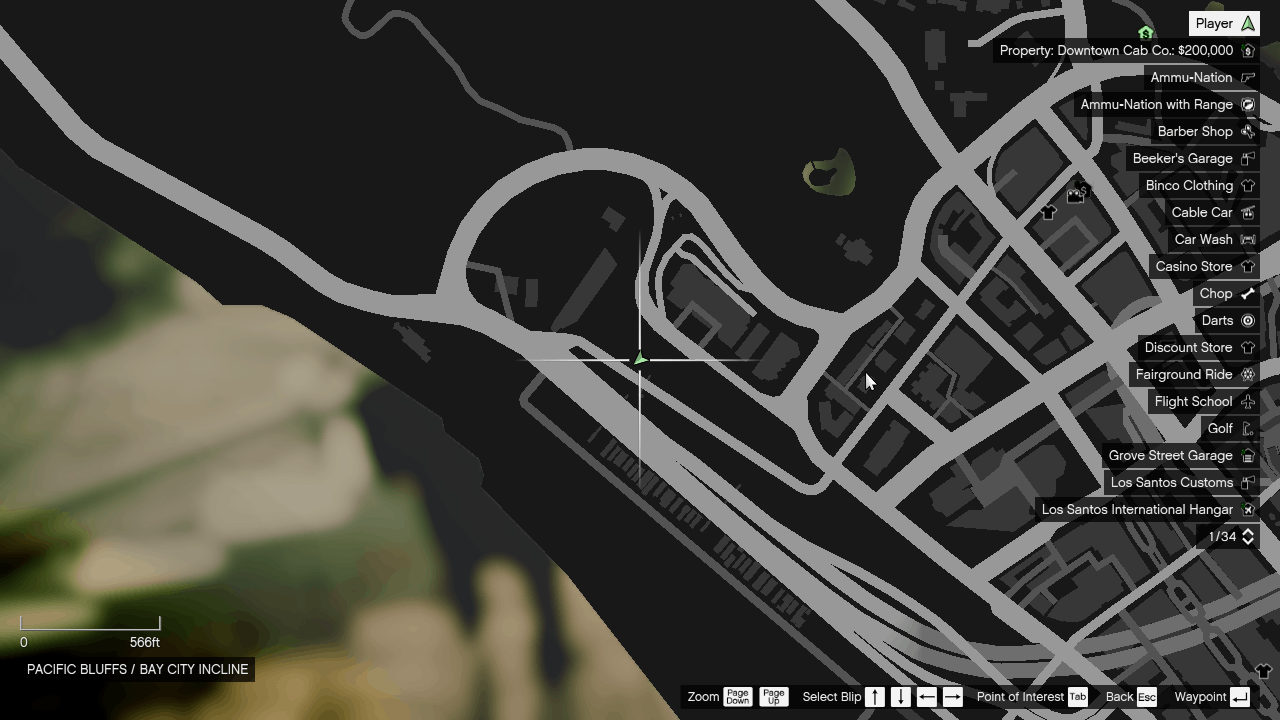Toggle the Flight School legend entry
The image size is (1280, 720).
(x=1193, y=401)
